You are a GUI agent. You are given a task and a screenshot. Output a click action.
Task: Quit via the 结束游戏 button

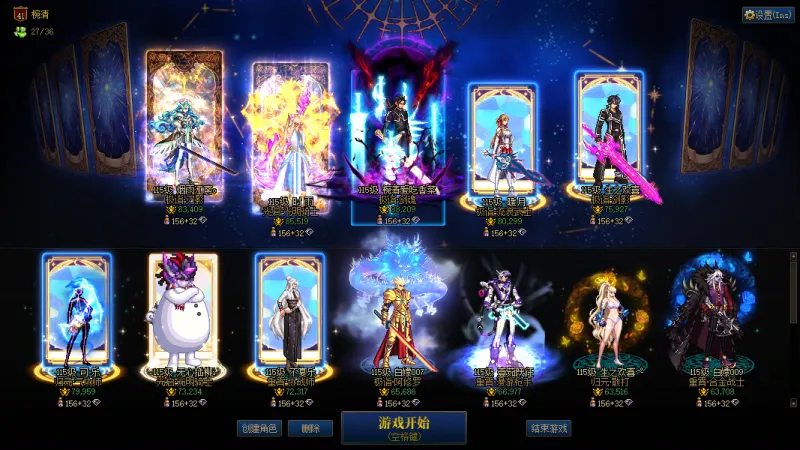548,428
